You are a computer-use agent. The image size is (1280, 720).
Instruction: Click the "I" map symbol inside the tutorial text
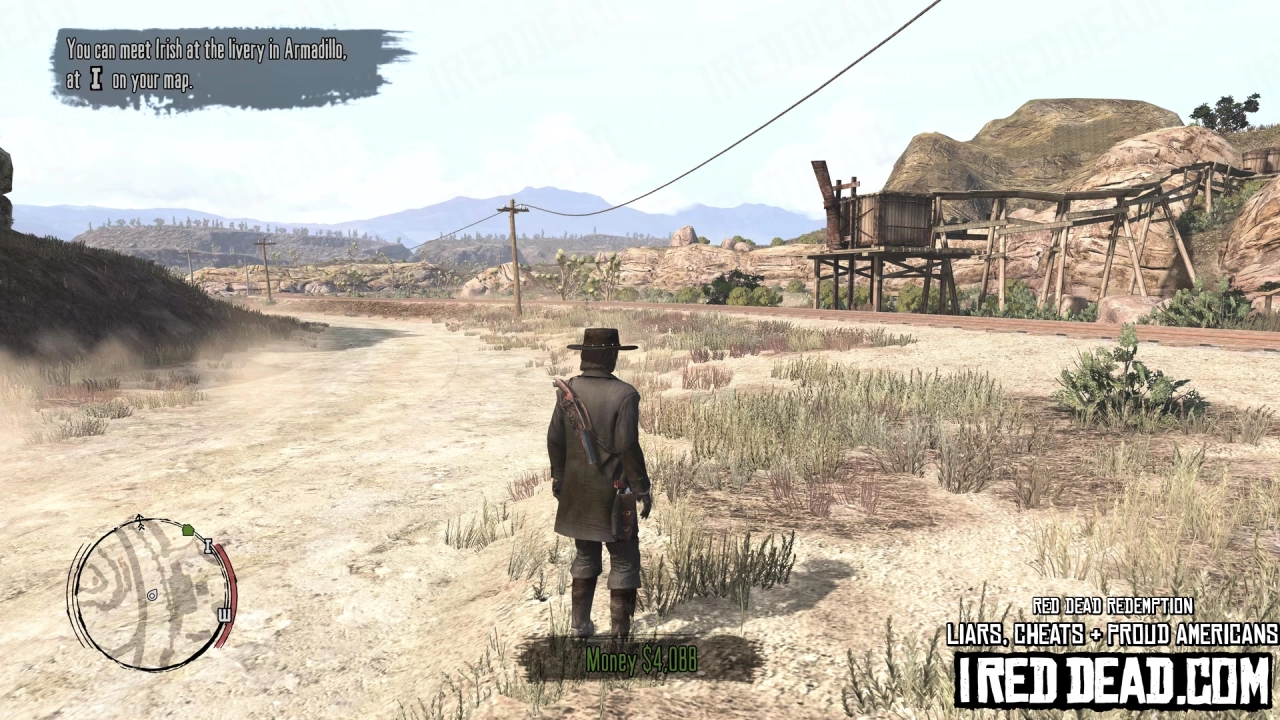point(96,80)
